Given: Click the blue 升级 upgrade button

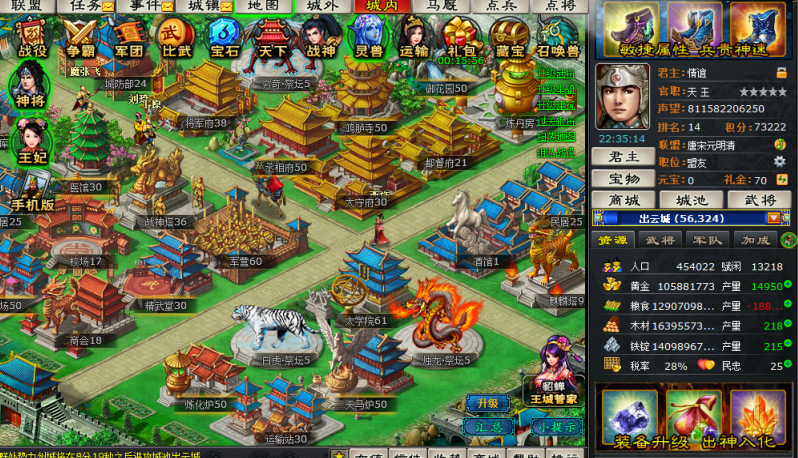Looking at the screenshot, I should 487,403.
